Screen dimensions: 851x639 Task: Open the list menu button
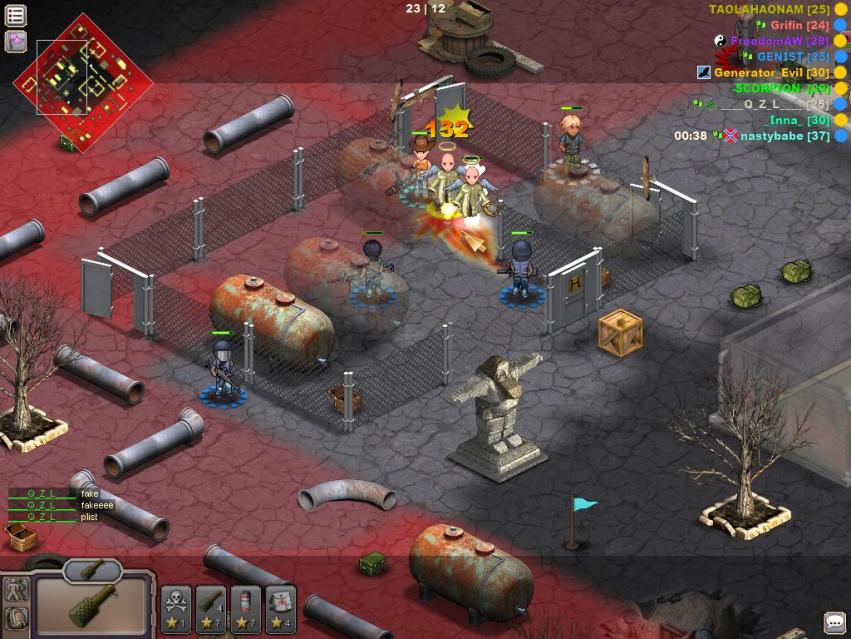(16, 15)
